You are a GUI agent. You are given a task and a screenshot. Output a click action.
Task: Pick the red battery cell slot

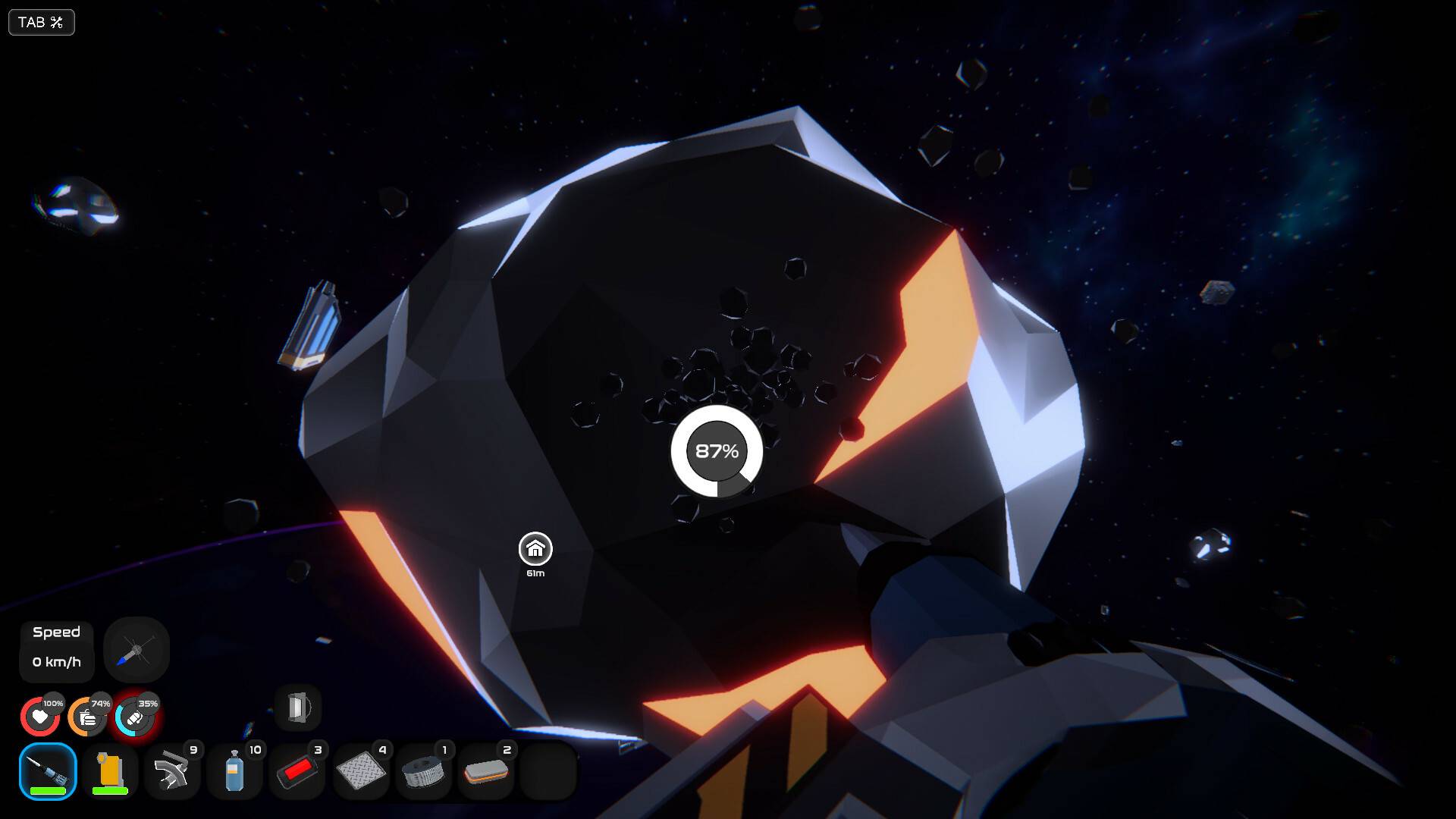[x=297, y=771]
